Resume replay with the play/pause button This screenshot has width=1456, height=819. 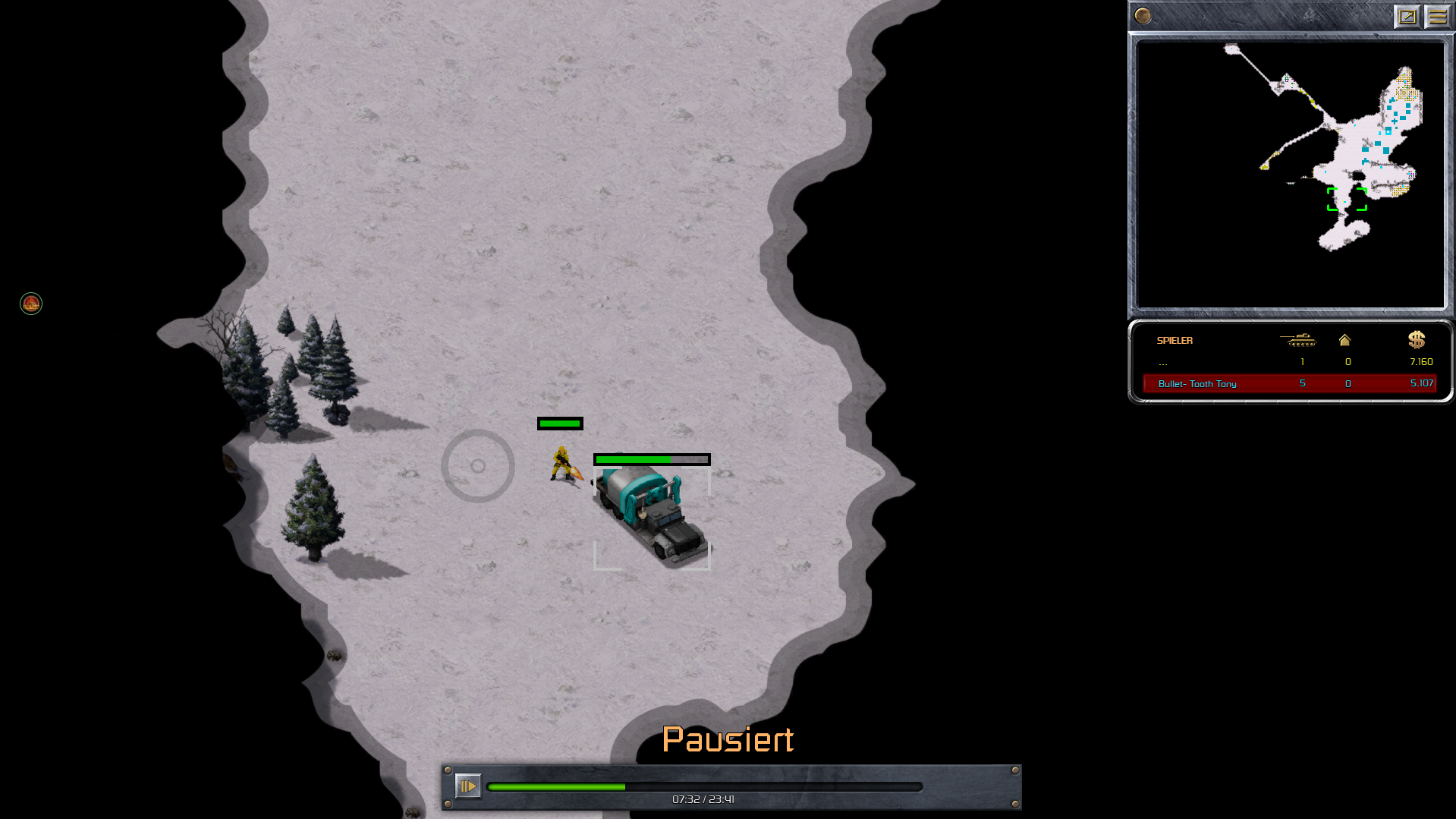tap(467, 786)
